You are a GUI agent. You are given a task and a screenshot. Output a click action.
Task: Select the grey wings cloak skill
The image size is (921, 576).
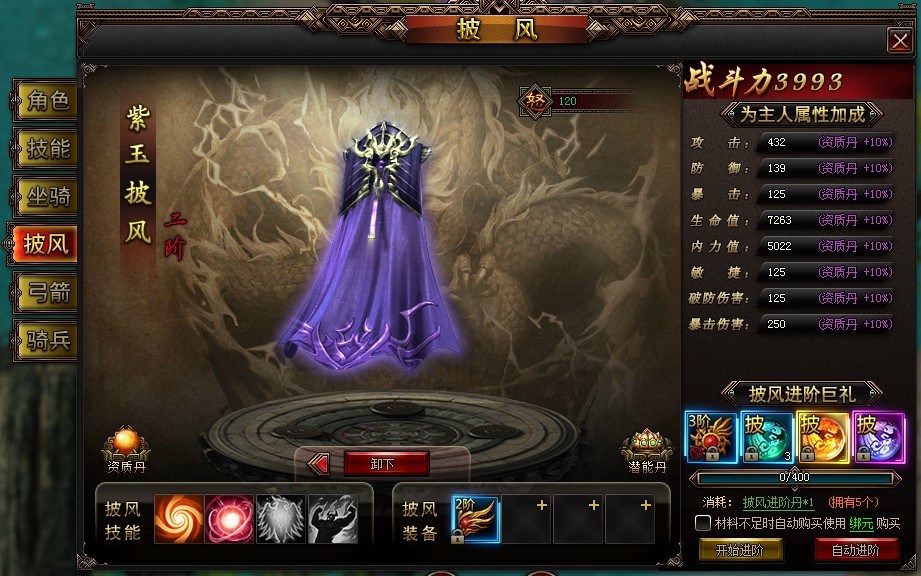click(280, 520)
